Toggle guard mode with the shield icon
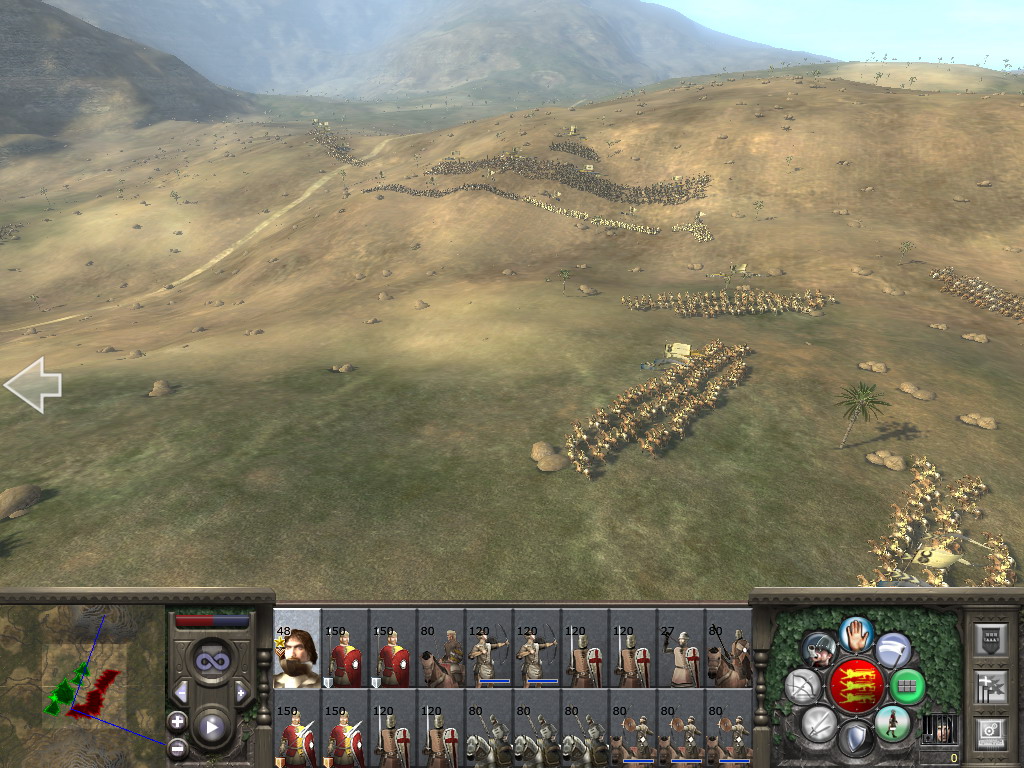The width and height of the screenshot is (1024, 768). click(855, 740)
